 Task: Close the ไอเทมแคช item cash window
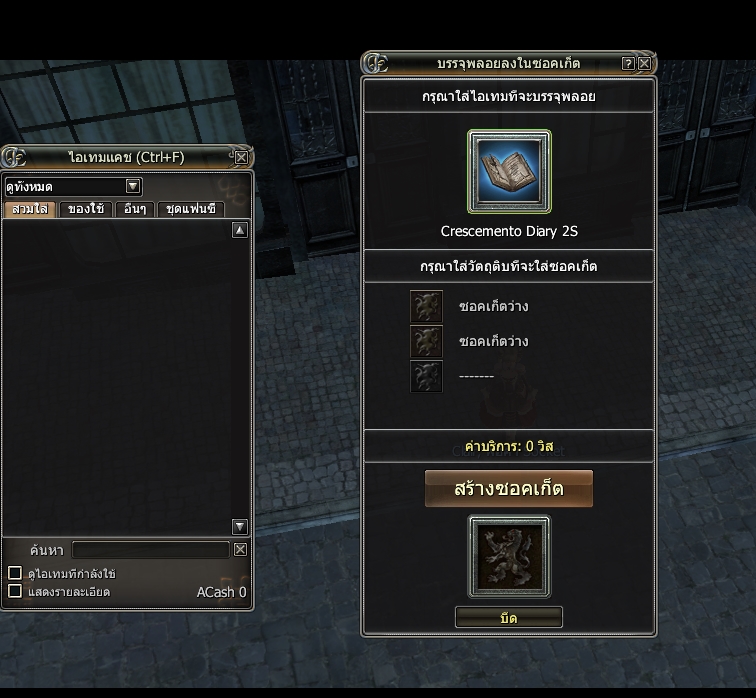(241, 157)
